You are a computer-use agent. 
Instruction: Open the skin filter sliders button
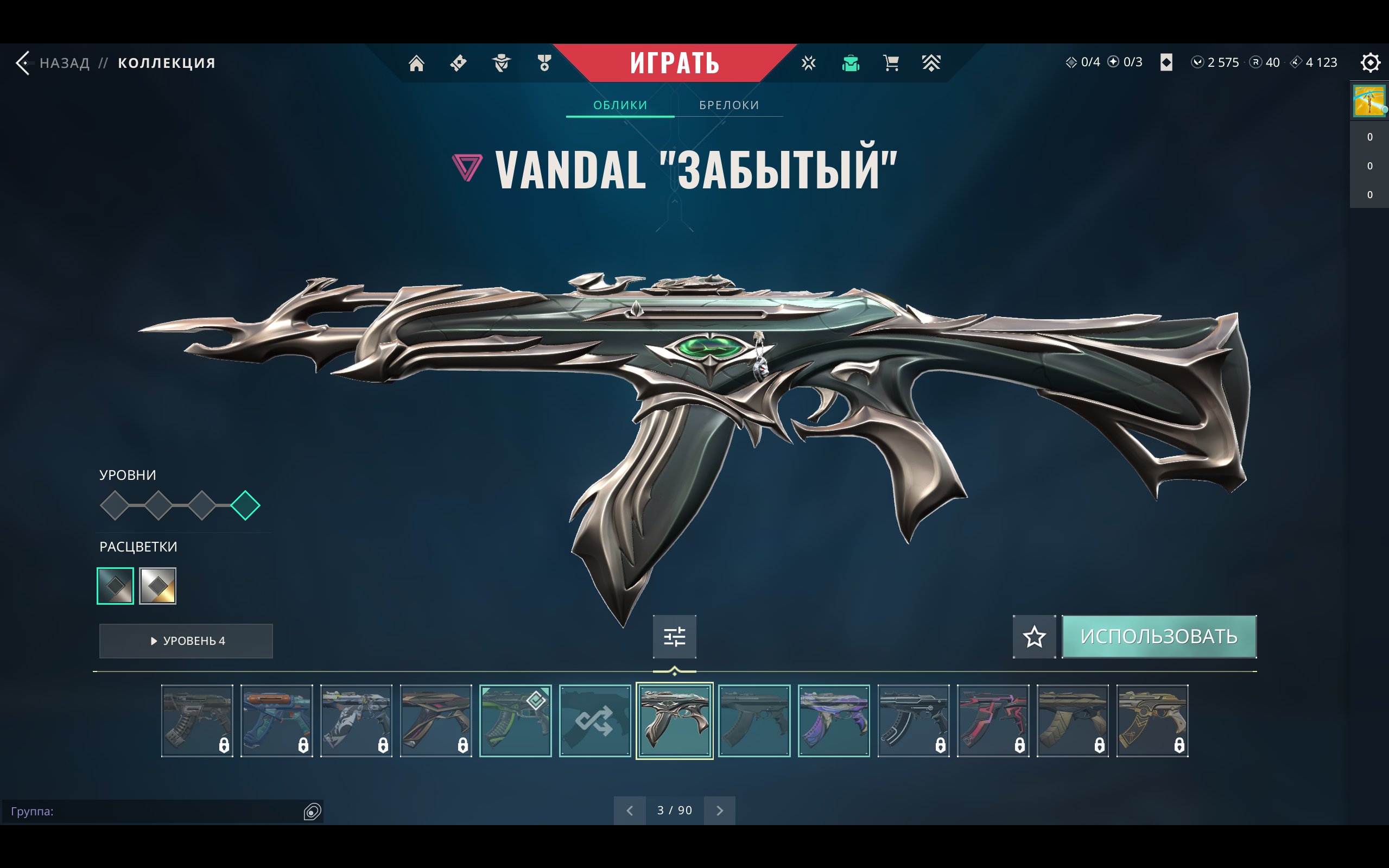pyautogui.click(x=674, y=637)
